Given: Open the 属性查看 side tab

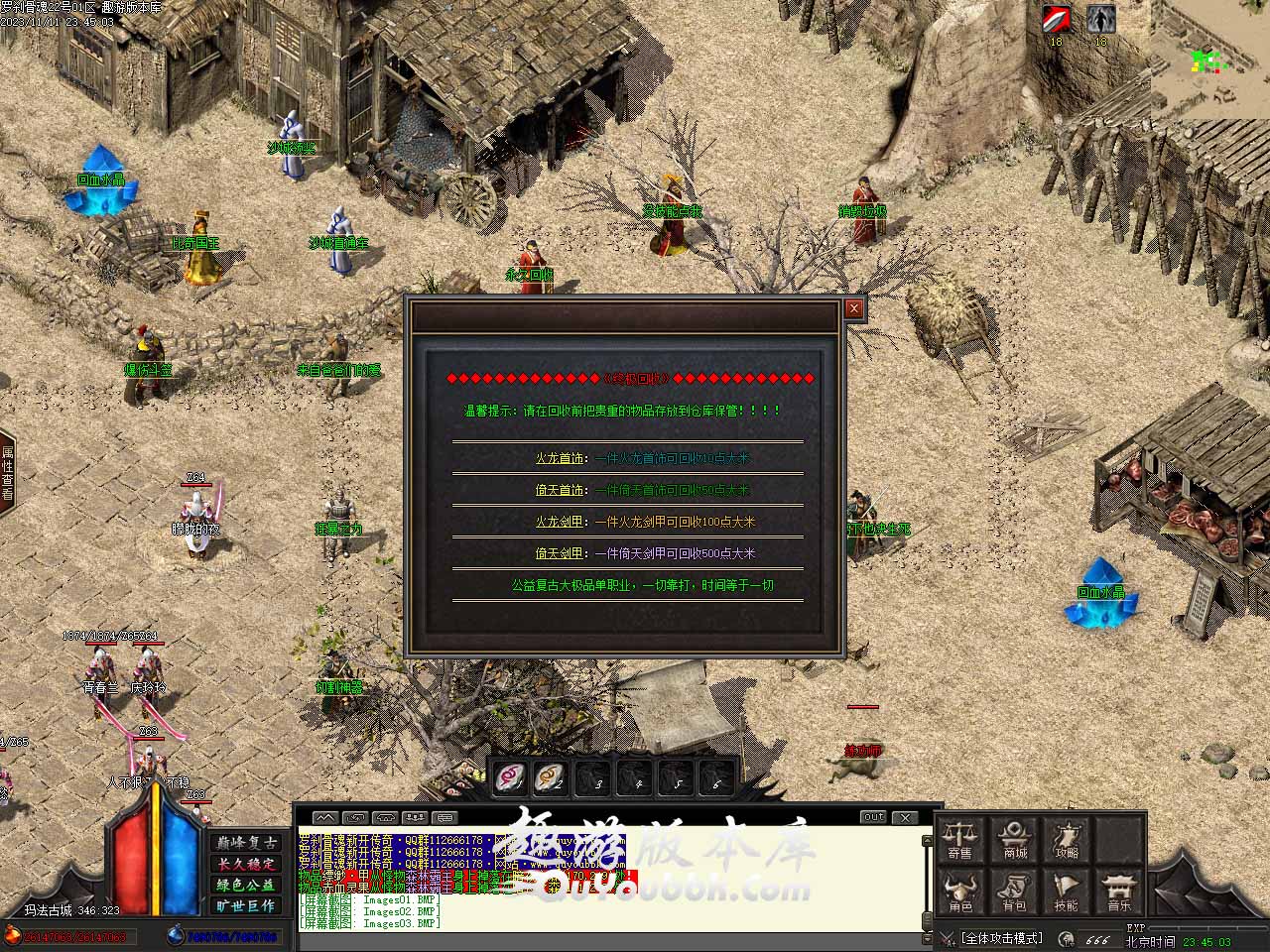Looking at the screenshot, I should (7, 472).
